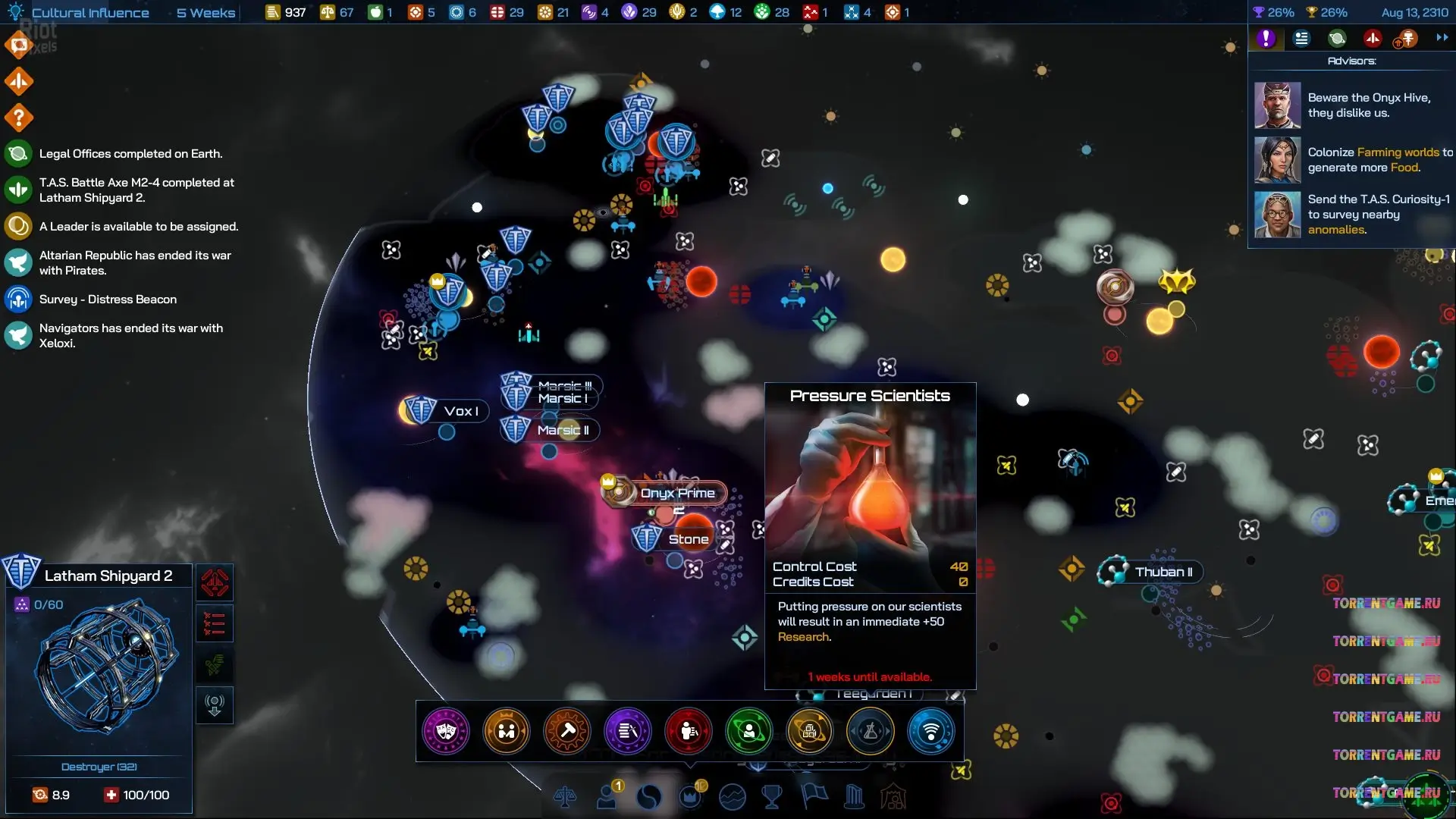Open the Legal Offices completed notification
This screenshot has width=1456, height=819.
[x=130, y=154]
